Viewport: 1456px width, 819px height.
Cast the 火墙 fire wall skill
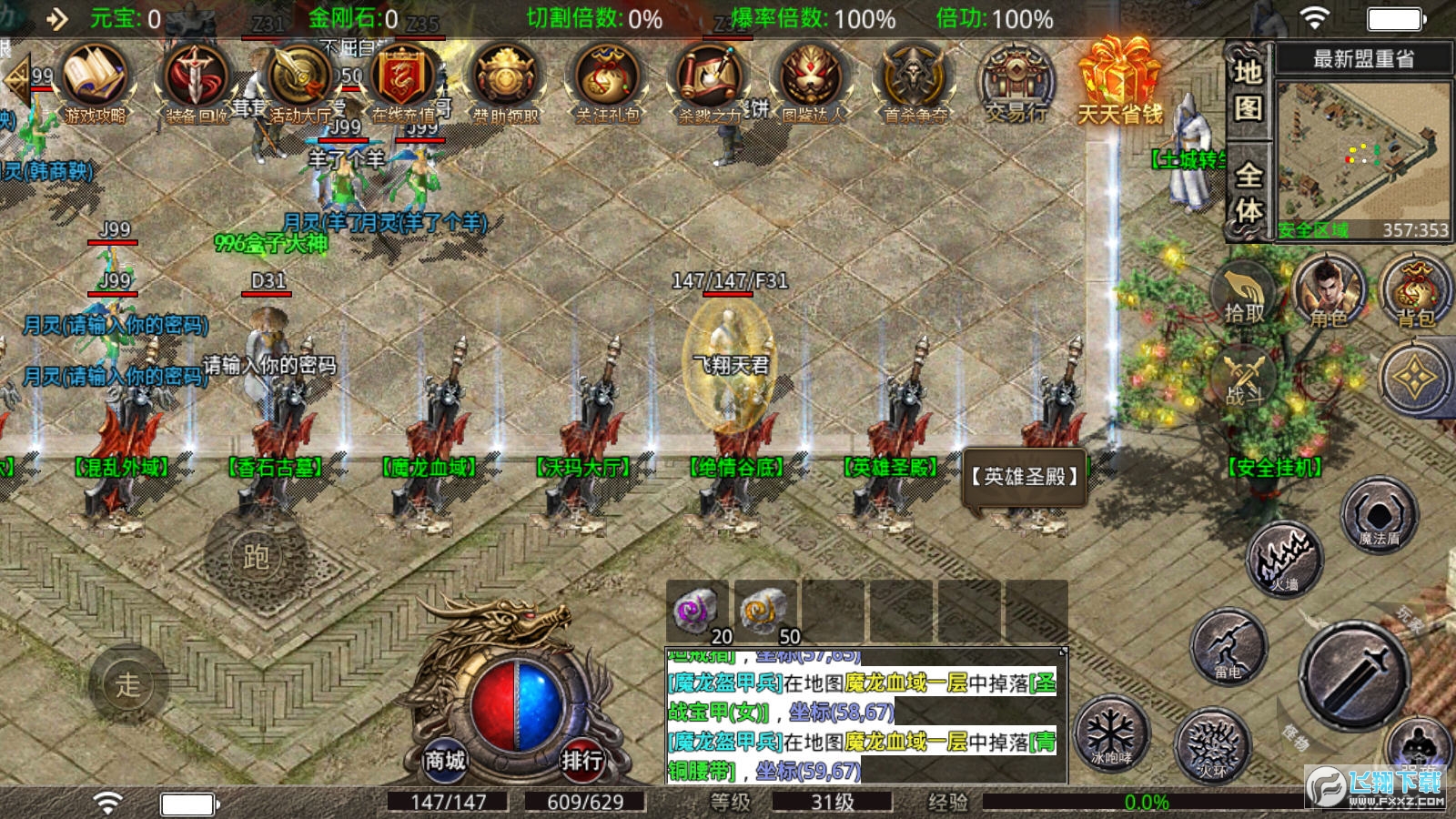(1284, 557)
